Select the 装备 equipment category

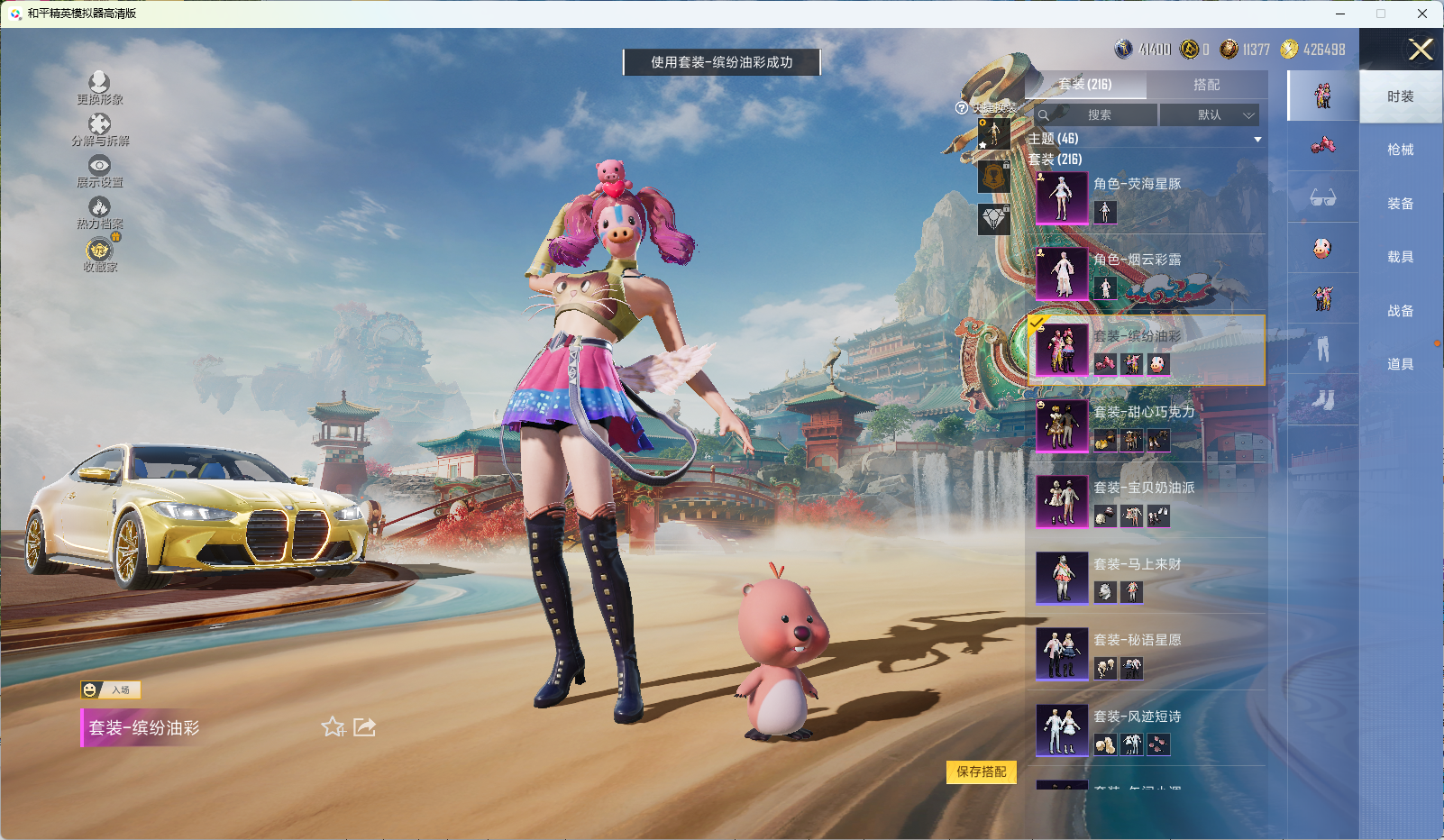(1400, 204)
